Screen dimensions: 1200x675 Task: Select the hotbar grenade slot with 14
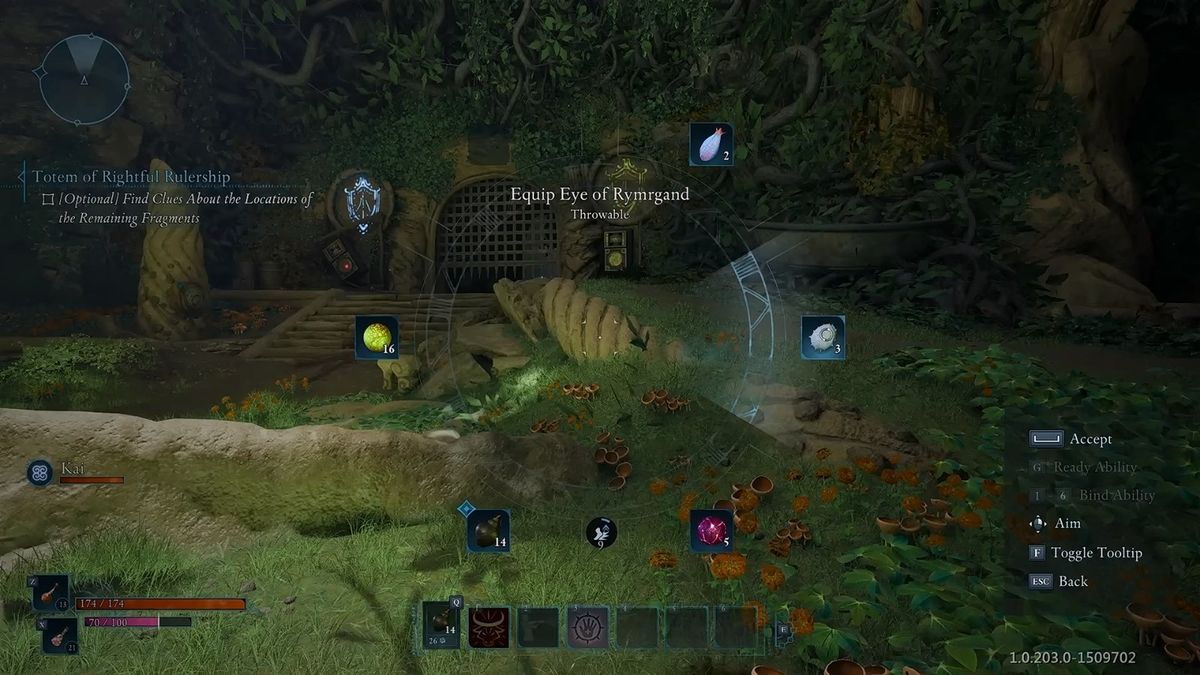(x=441, y=626)
